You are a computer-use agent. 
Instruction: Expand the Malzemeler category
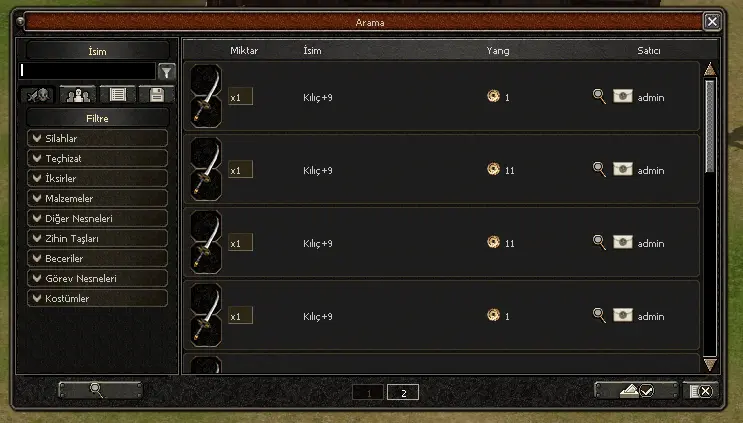[97, 198]
